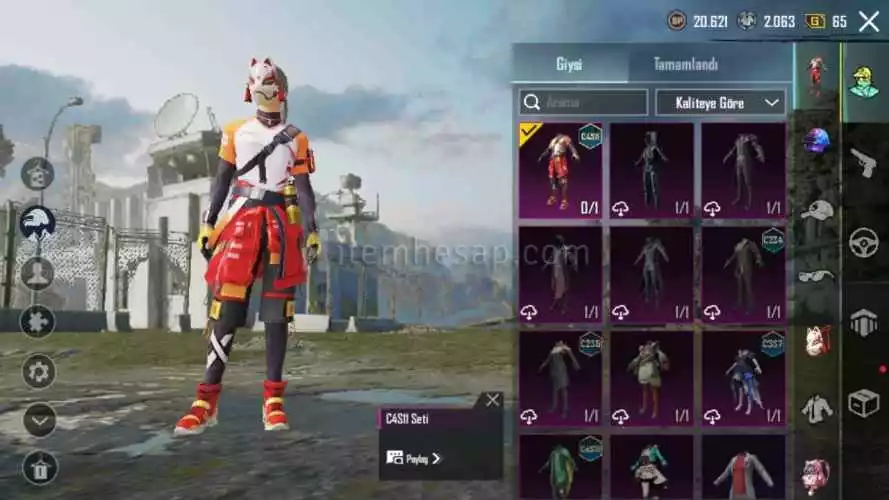
Task: Select the Giysi tab
Action: [569, 63]
